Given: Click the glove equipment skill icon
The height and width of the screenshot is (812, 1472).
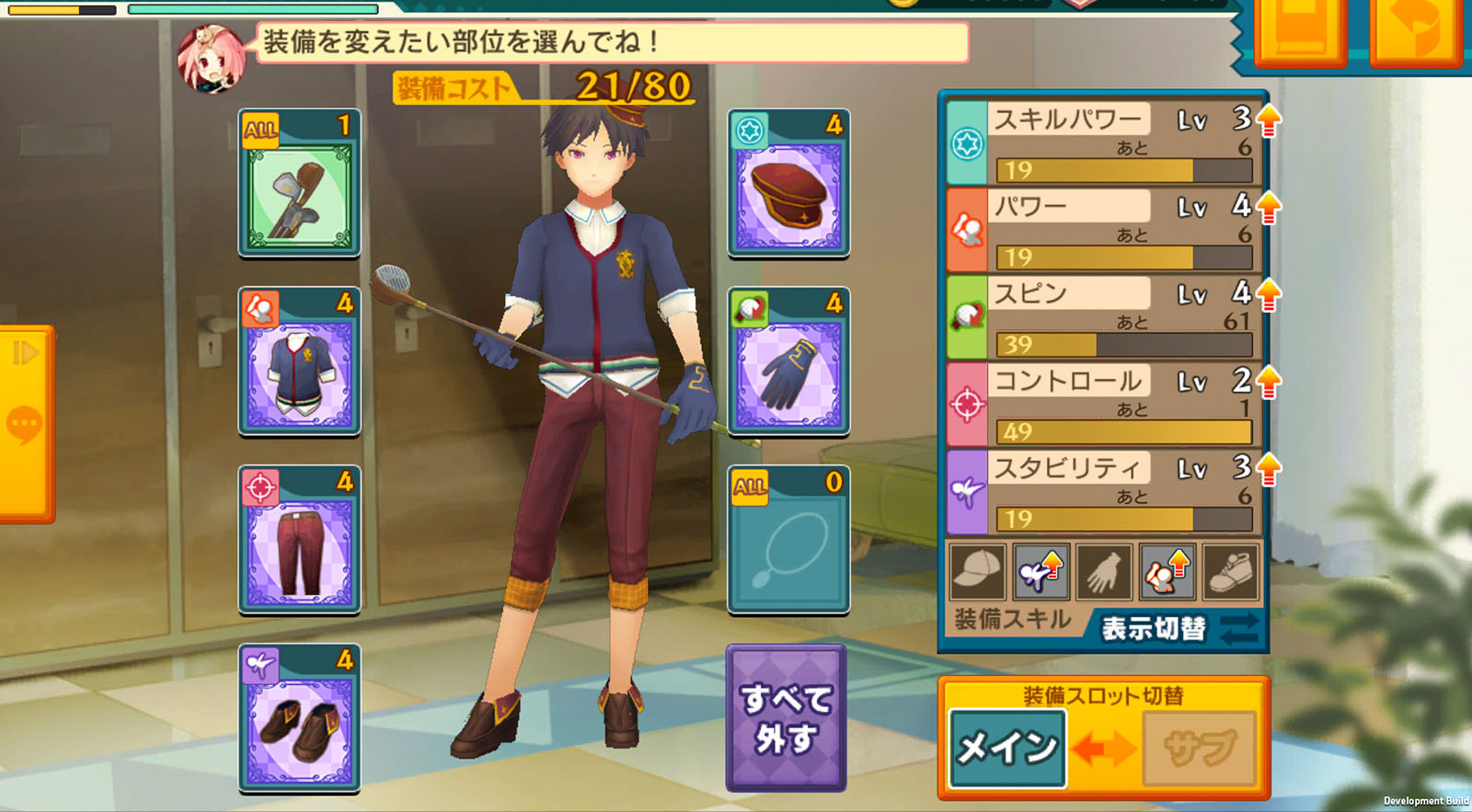Looking at the screenshot, I should tap(1103, 572).
